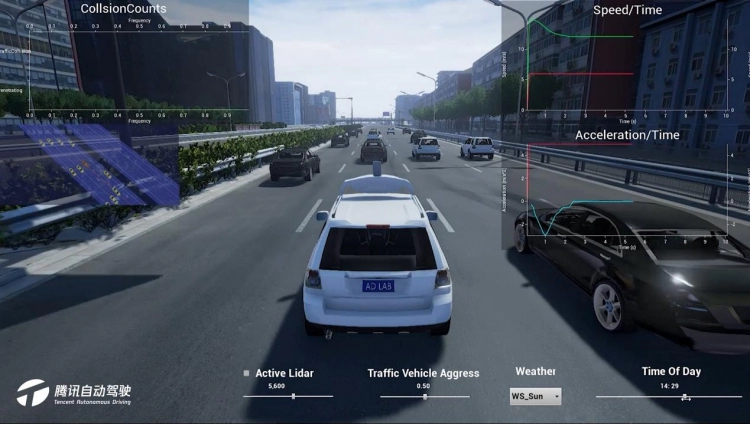Click the Time Of Day slider handle
The image size is (750, 424).
tap(685, 396)
